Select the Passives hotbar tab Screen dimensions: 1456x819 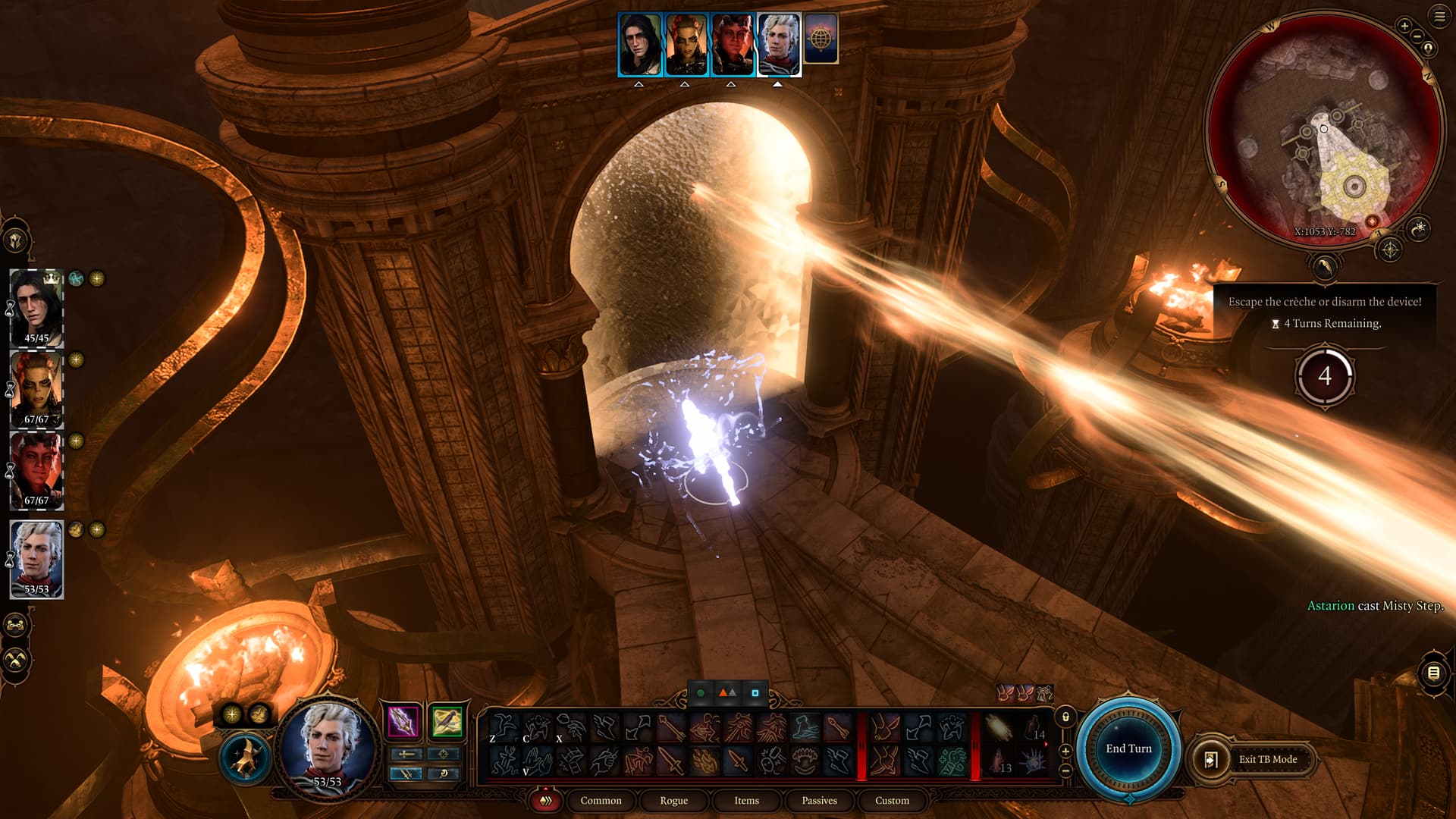pyautogui.click(x=819, y=801)
